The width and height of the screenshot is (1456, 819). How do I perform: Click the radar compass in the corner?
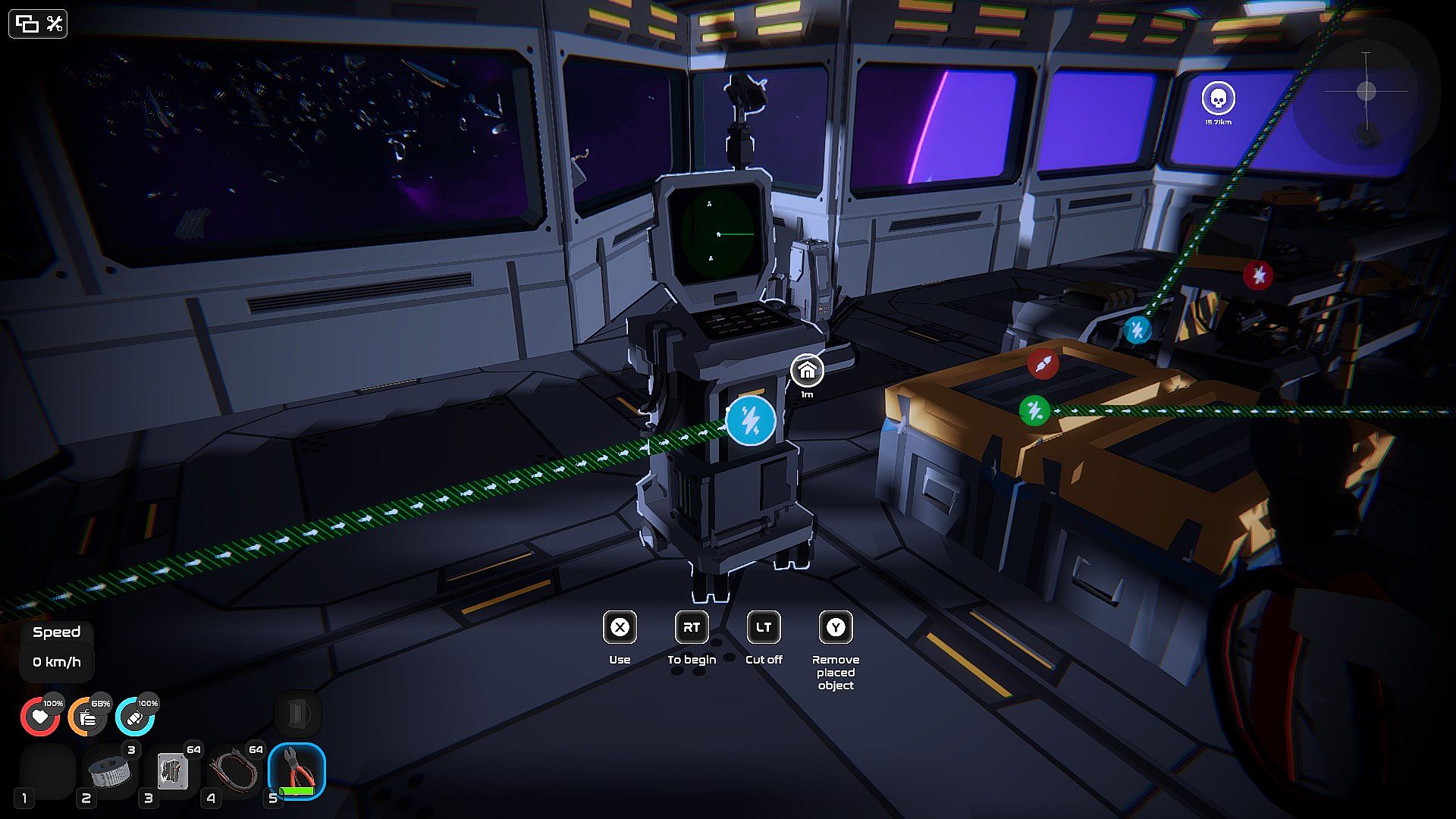click(1366, 92)
